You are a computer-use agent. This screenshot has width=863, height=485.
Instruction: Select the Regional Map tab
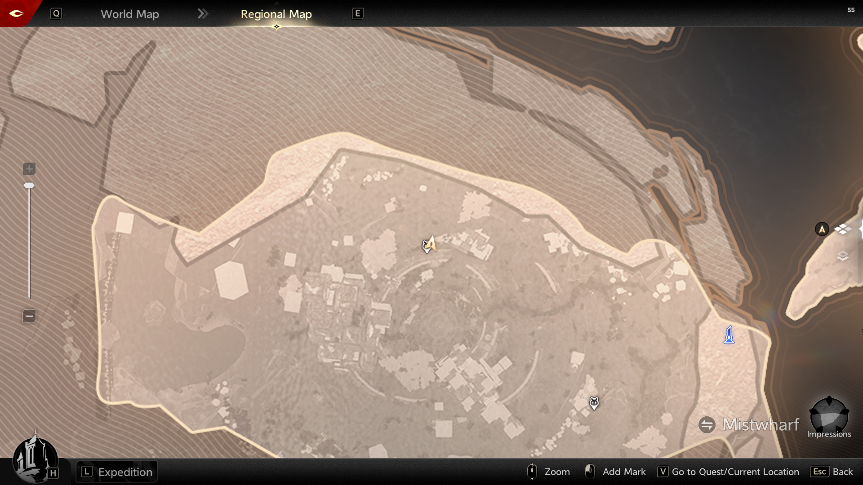(x=276, y=14)
